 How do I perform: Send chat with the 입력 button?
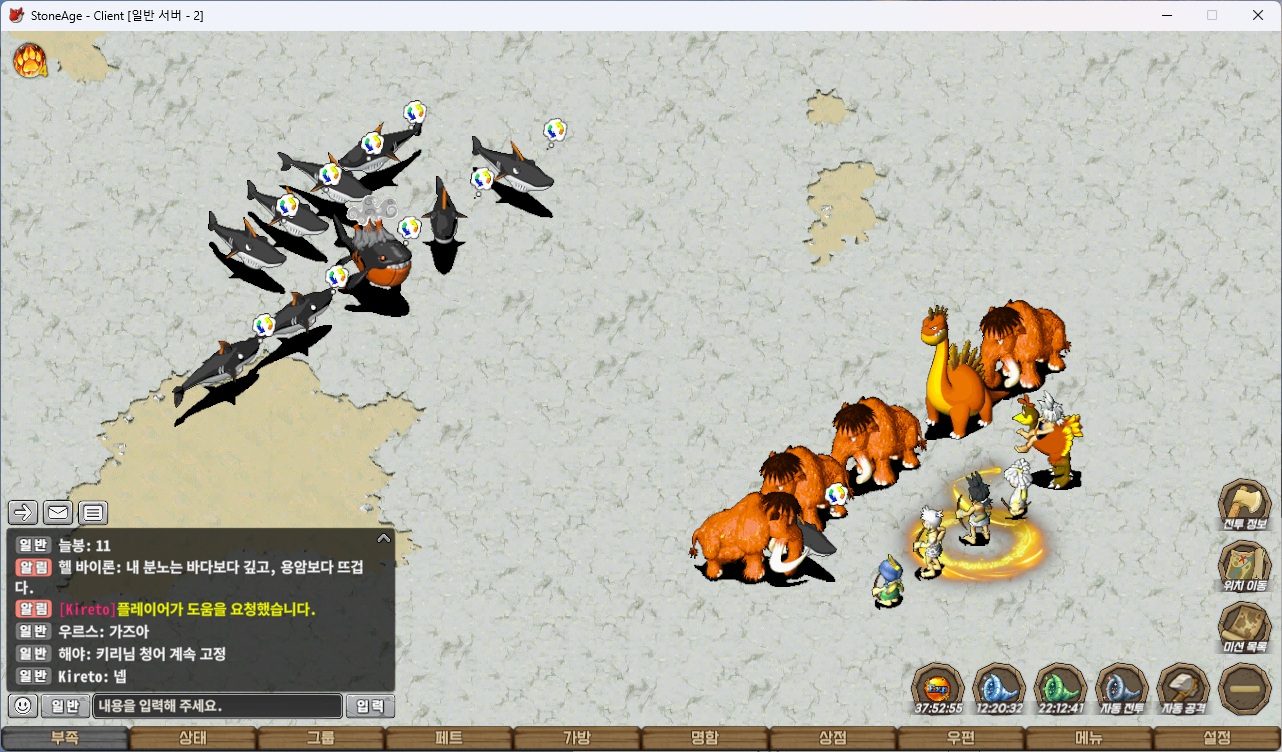[370, 706]
